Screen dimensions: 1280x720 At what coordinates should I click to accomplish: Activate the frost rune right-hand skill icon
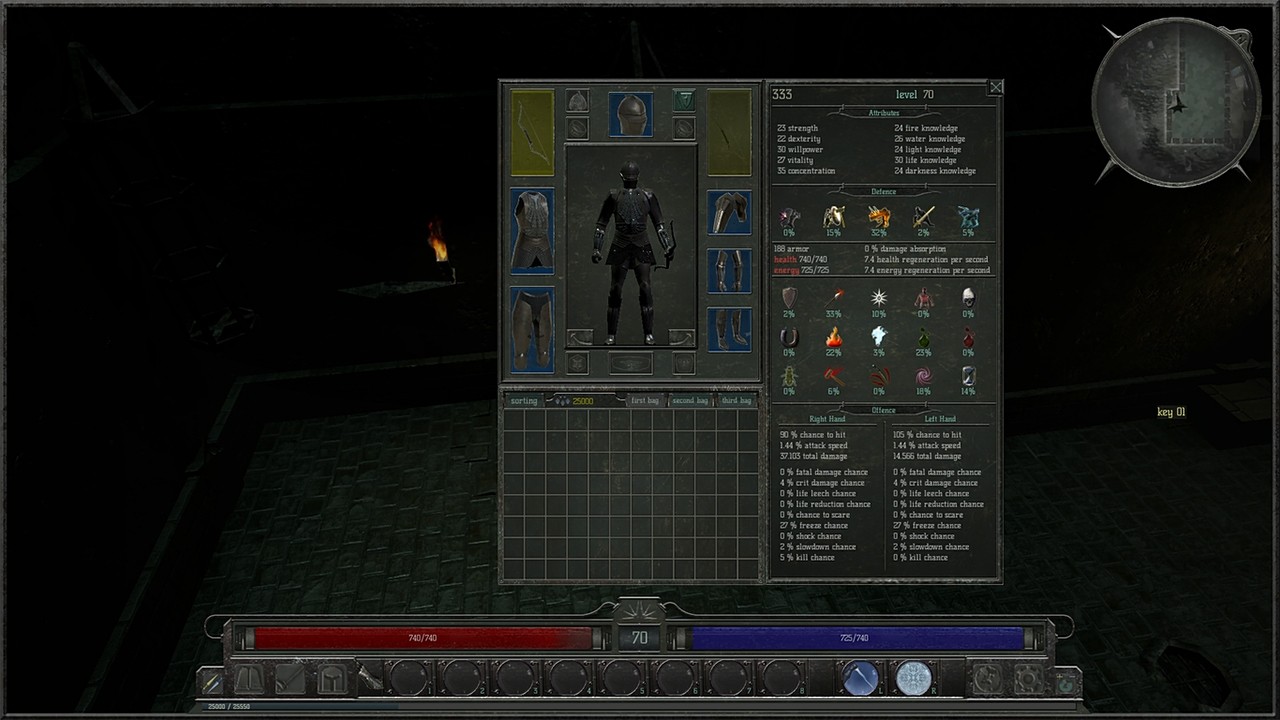[x=912, y=678]
